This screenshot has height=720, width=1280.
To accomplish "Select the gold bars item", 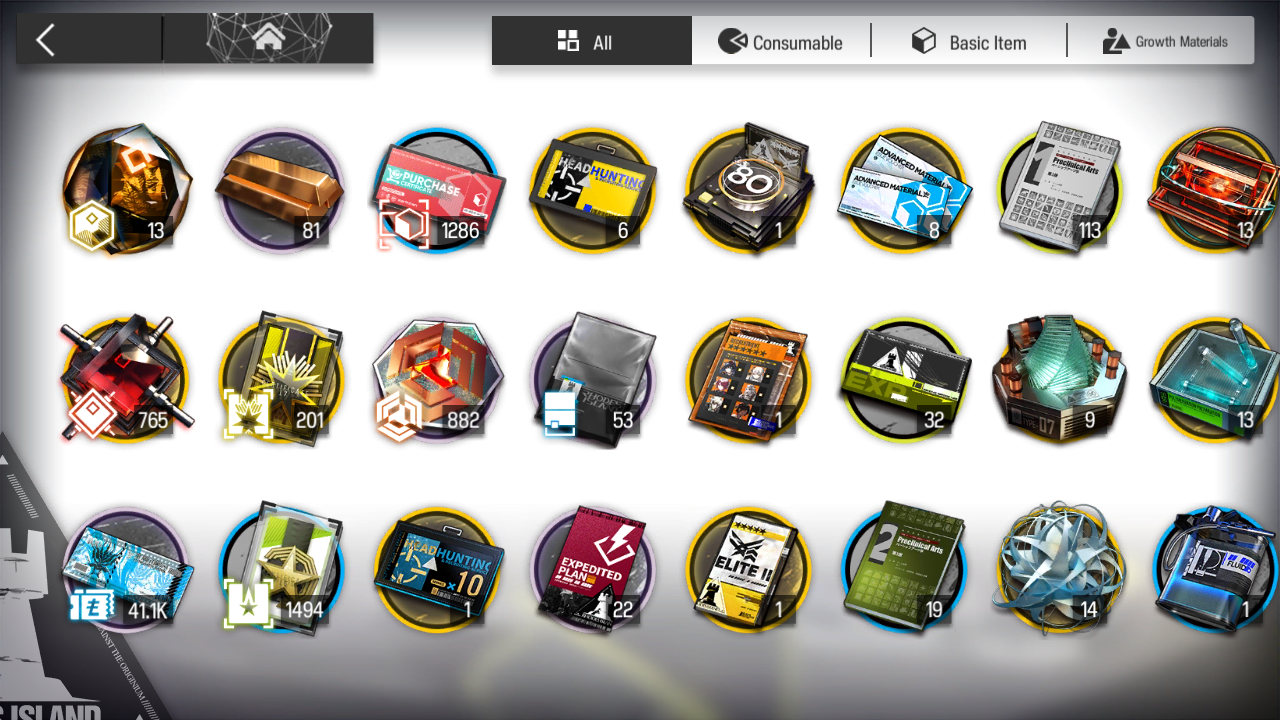I will click(280, 190).
